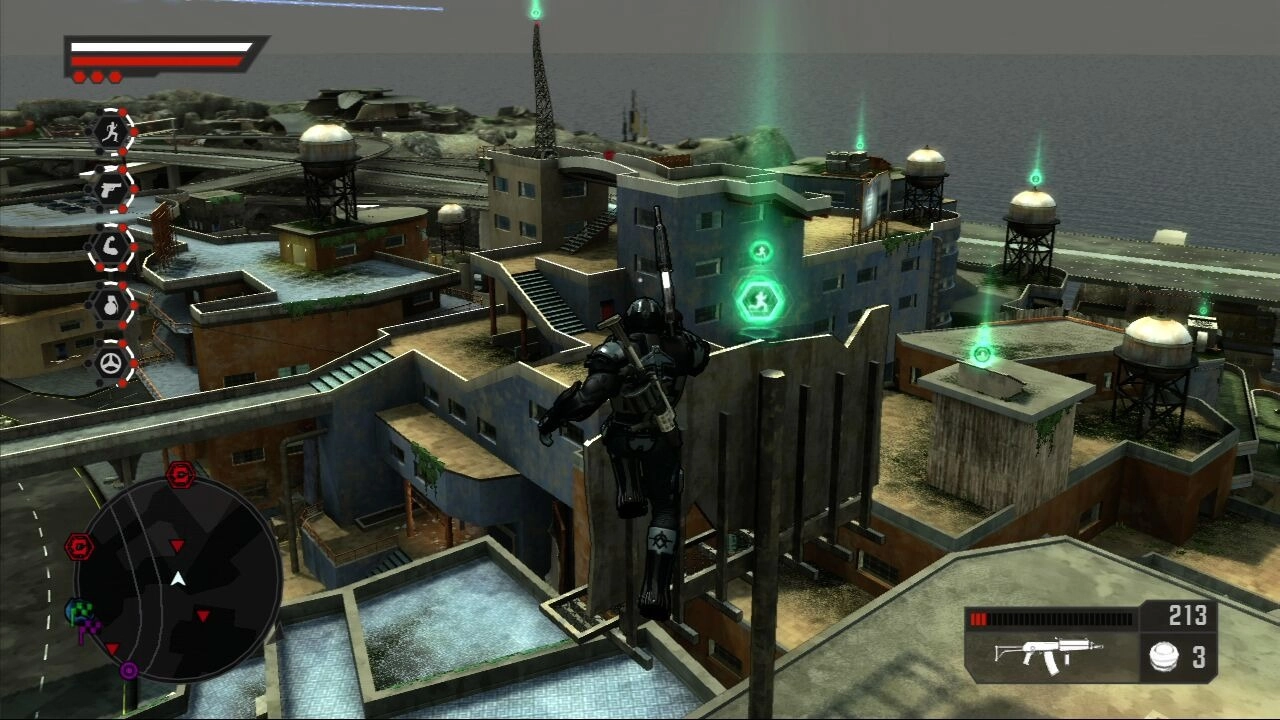The width and height of the screenshot is (1280, 720).
Task: Click the red hexagon marker atop the minimap
Action: click(x=181, y=474)
